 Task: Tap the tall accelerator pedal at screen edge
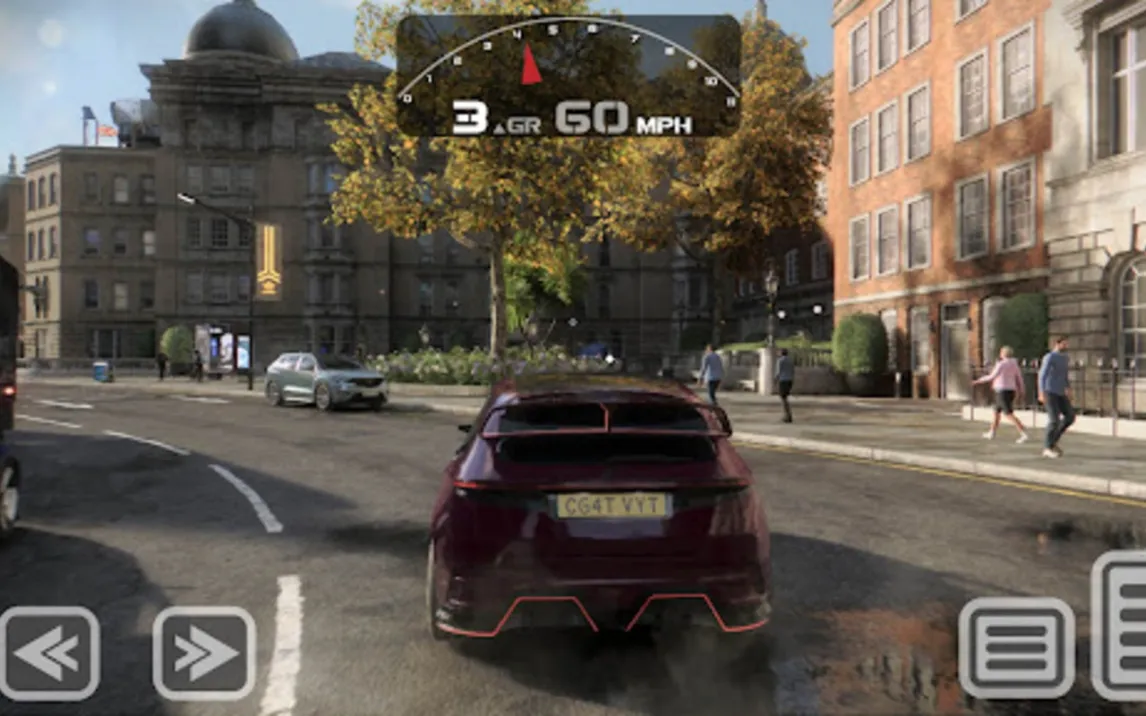[x=1121, y=624]
